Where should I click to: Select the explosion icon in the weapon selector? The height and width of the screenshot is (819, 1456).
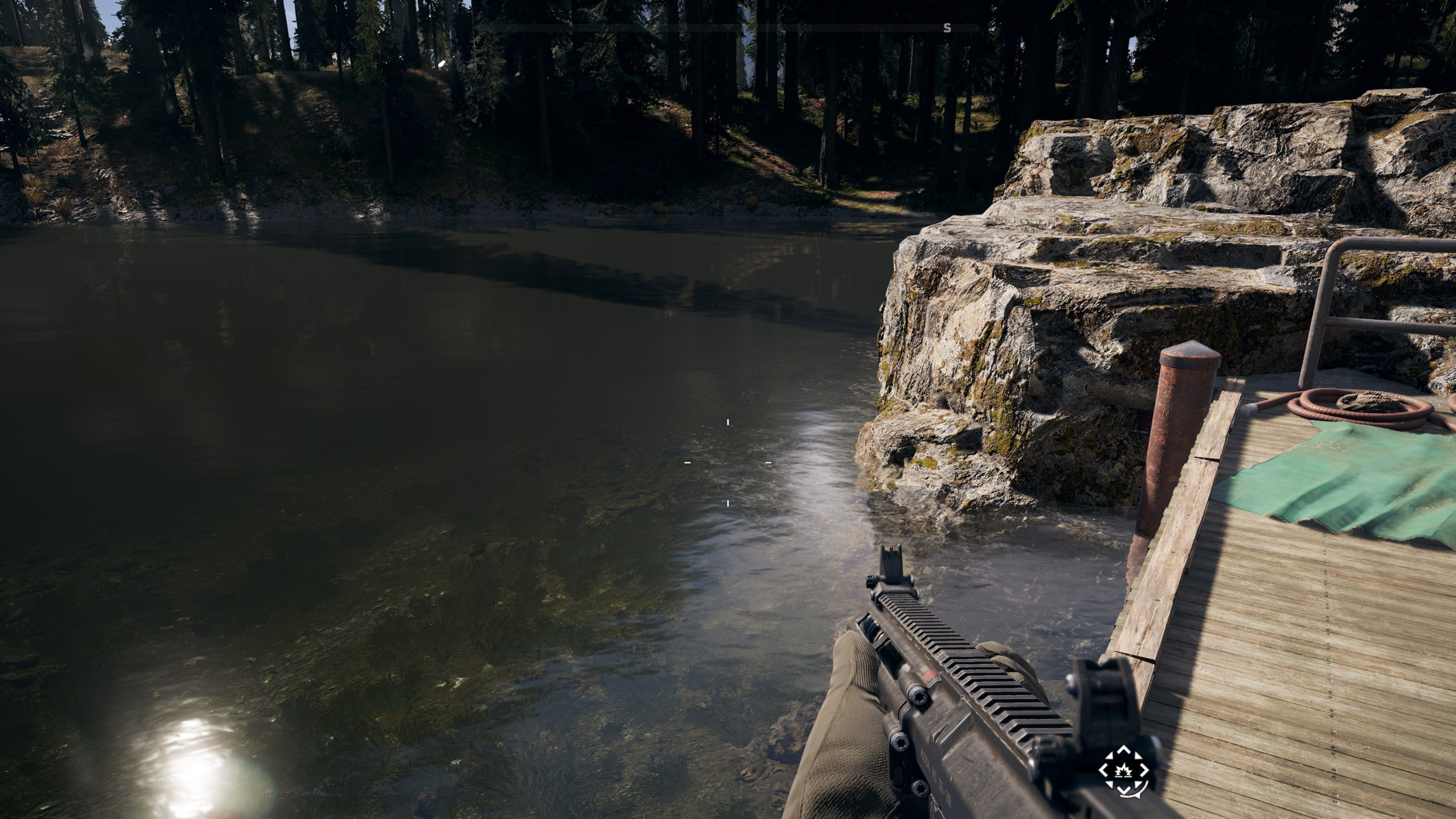tap(1124, 770)
